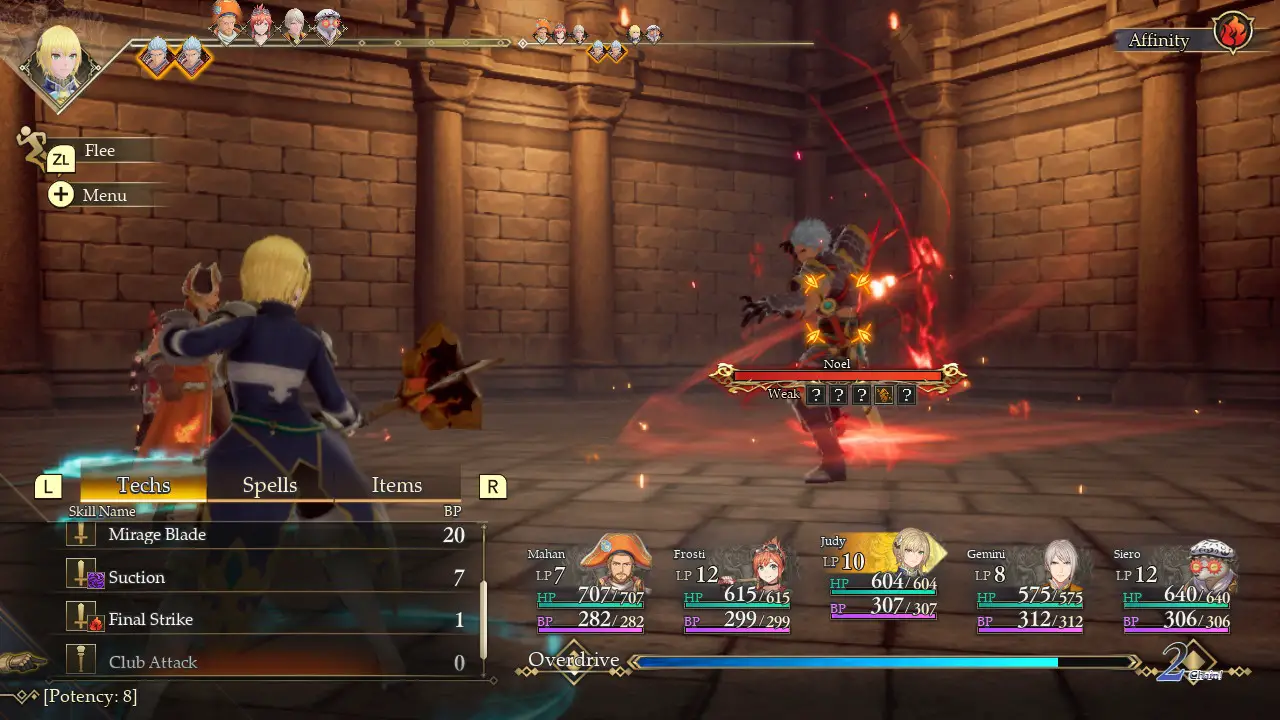Click the Overdrive gauge label
This screenshot has width=1280, height=720.
coord(573,660)
